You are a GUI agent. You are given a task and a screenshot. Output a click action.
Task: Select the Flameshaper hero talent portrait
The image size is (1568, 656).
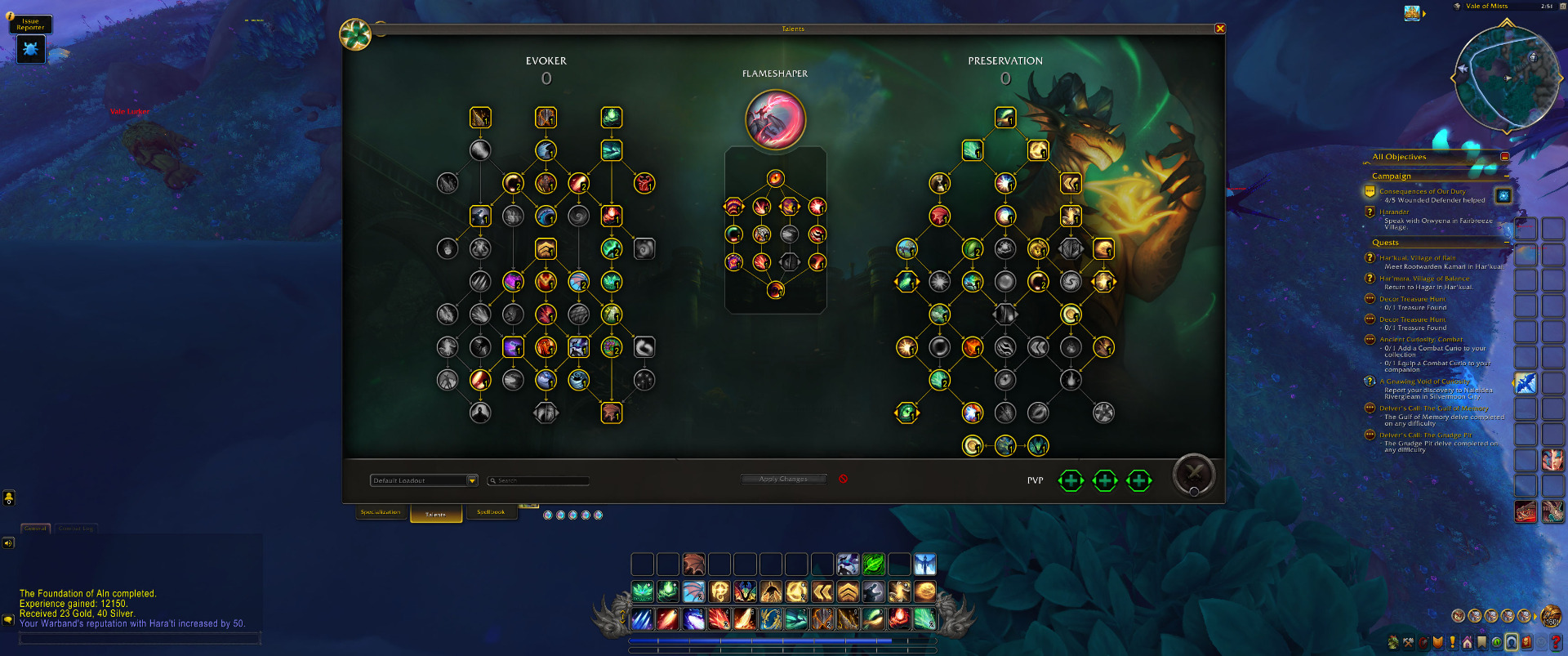(775, 119)
